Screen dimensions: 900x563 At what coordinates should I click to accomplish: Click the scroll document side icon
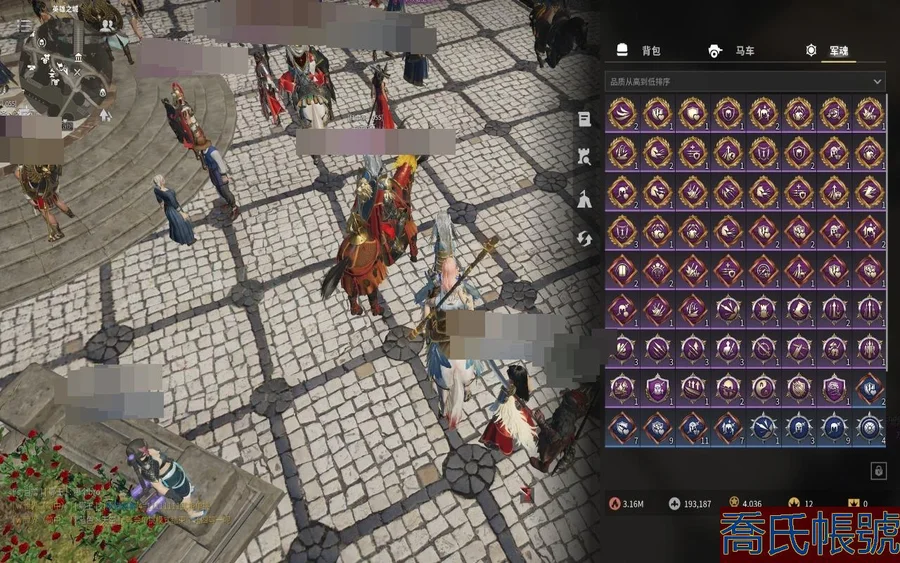584,119
